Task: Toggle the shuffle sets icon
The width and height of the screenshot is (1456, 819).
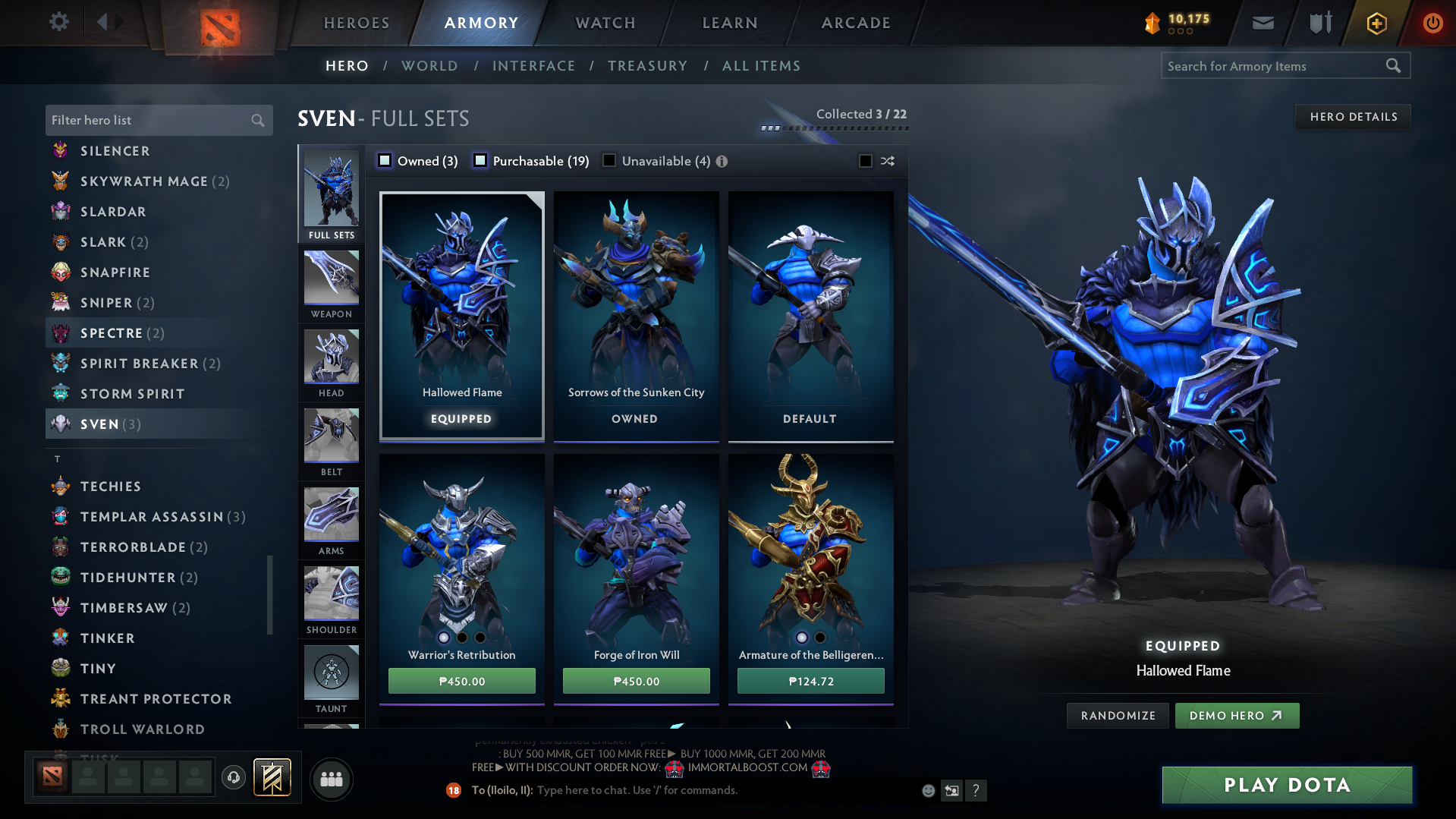Action: tap(887, 161)
